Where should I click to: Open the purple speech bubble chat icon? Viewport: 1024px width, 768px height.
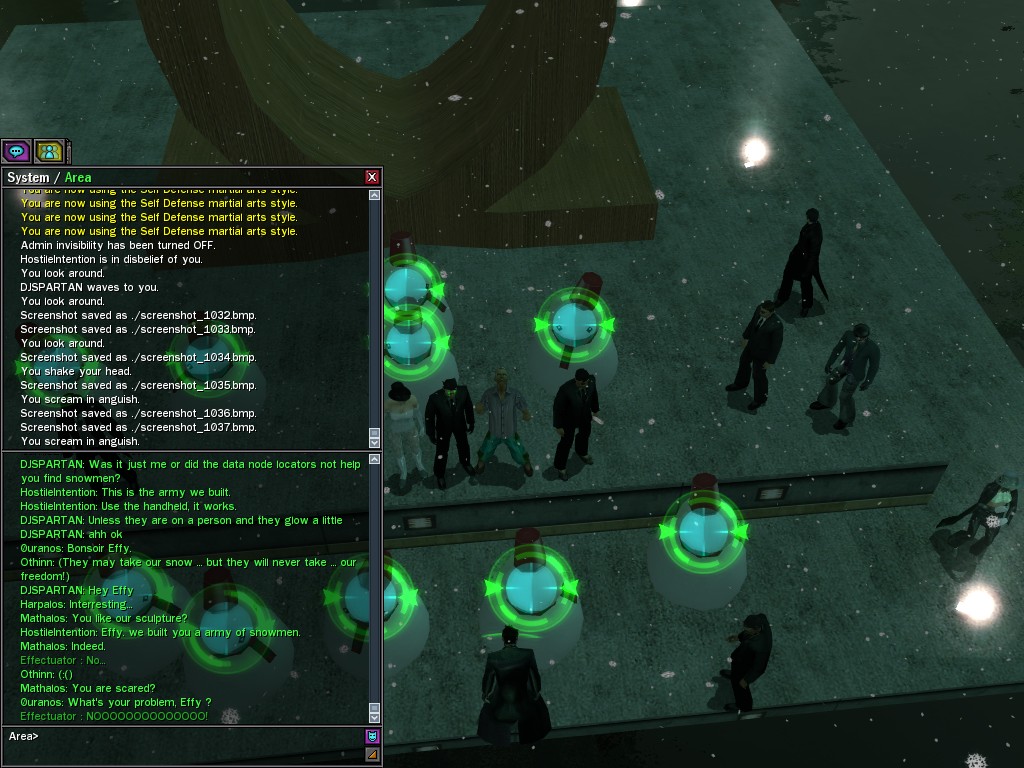(16, 152)
